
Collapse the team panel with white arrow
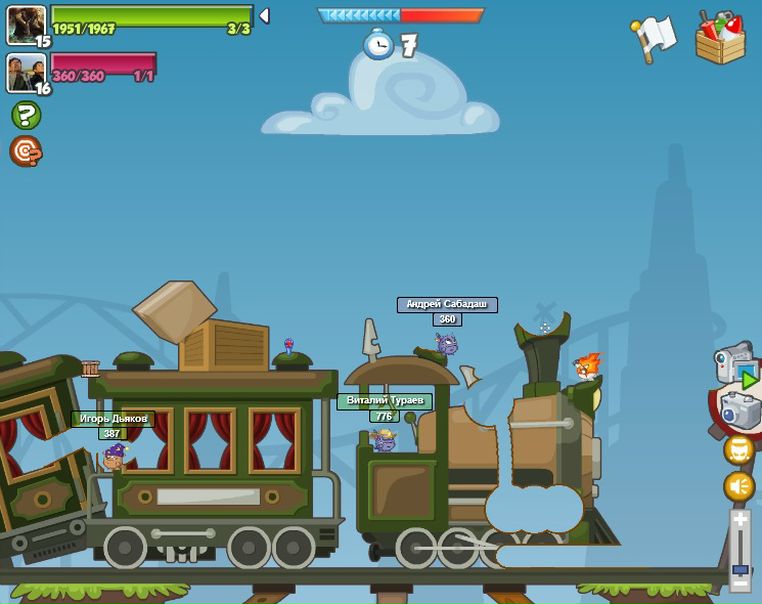click(264, 16)
